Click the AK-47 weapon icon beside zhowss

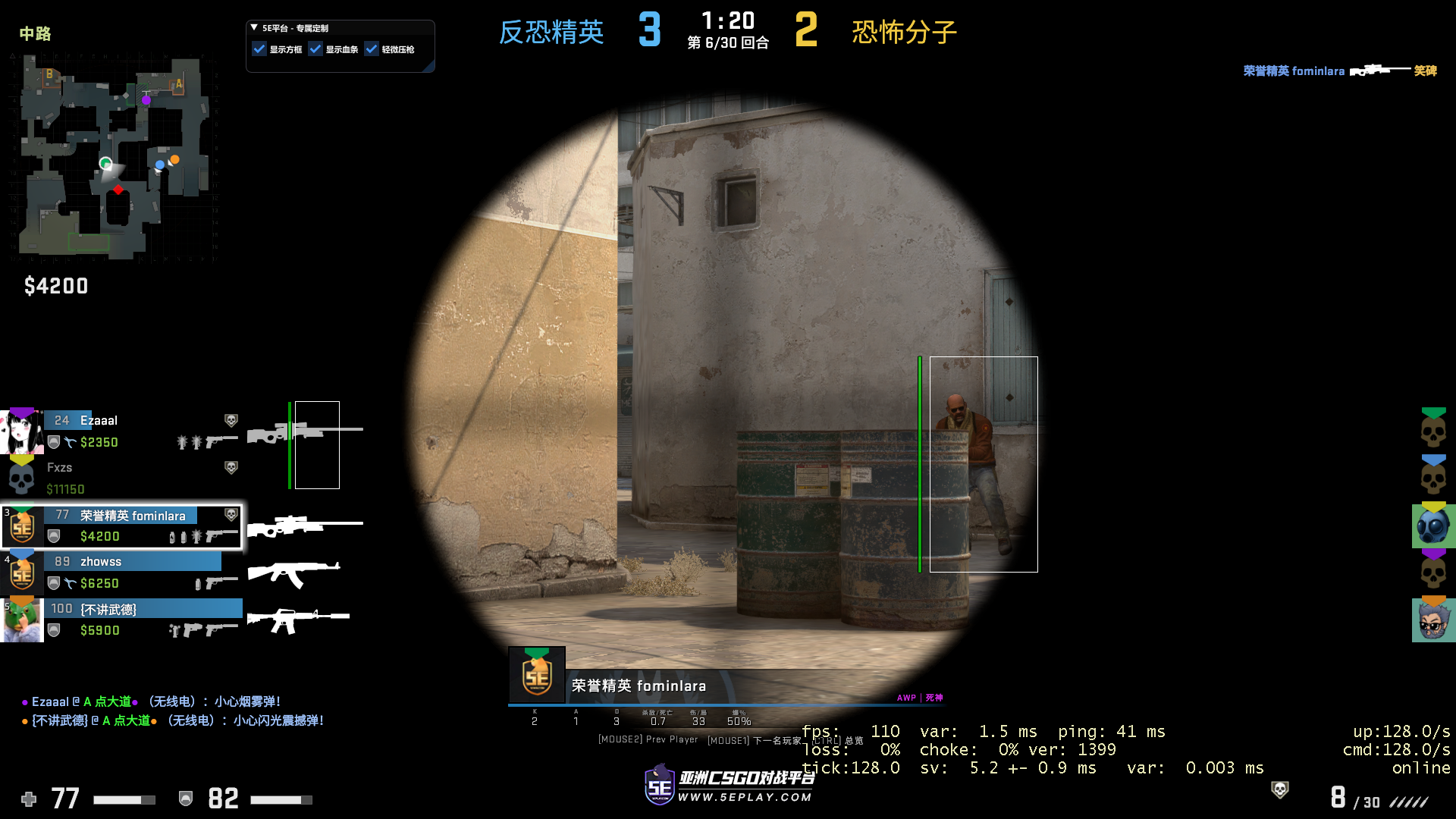pyautogui.click(x=296, y=574)
